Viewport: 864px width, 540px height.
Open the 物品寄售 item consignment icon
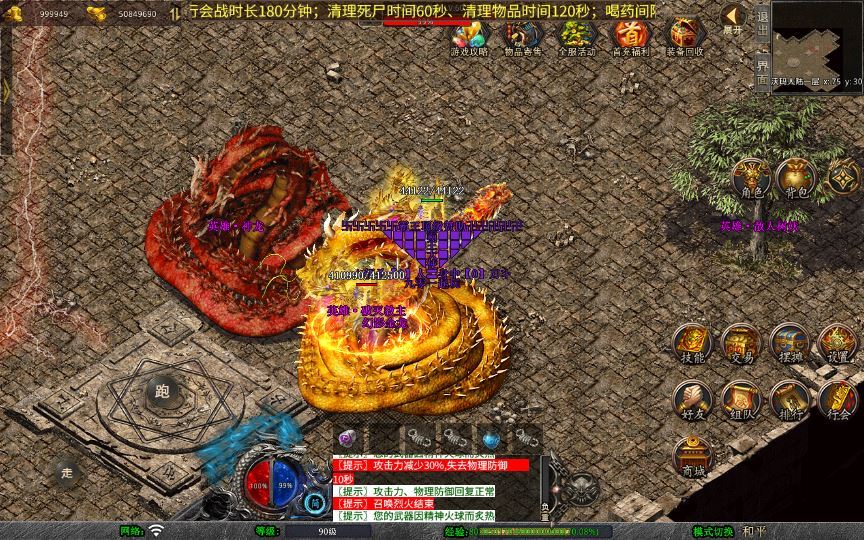(523, 37)
